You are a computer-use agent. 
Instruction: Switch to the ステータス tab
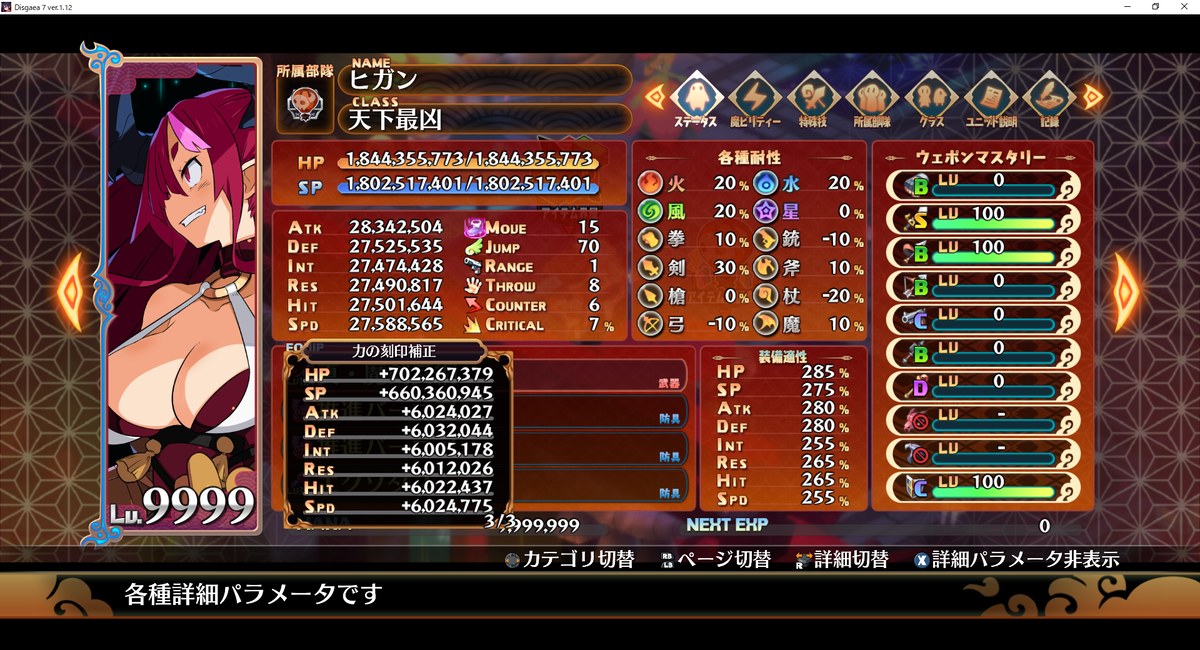pos(695,99)
